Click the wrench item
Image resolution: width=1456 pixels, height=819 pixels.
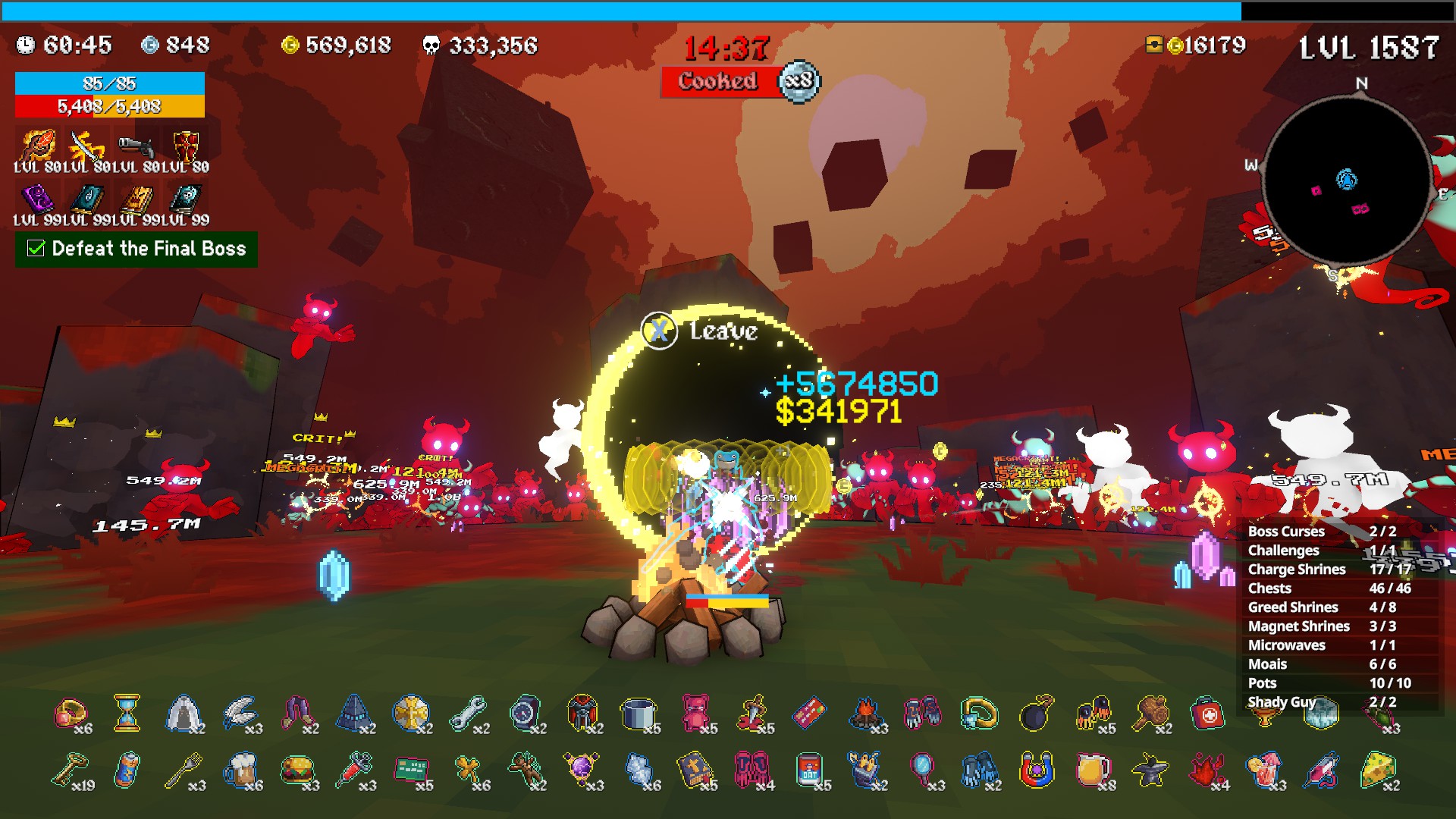[468, 714]
